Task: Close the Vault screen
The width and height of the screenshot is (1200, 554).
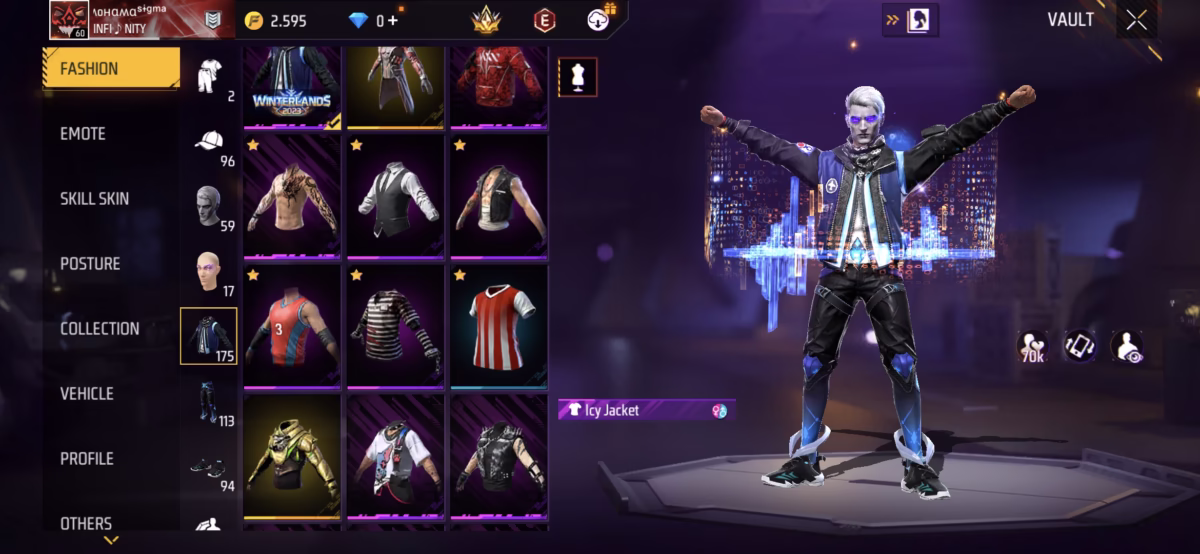Action: point(1136,20)
